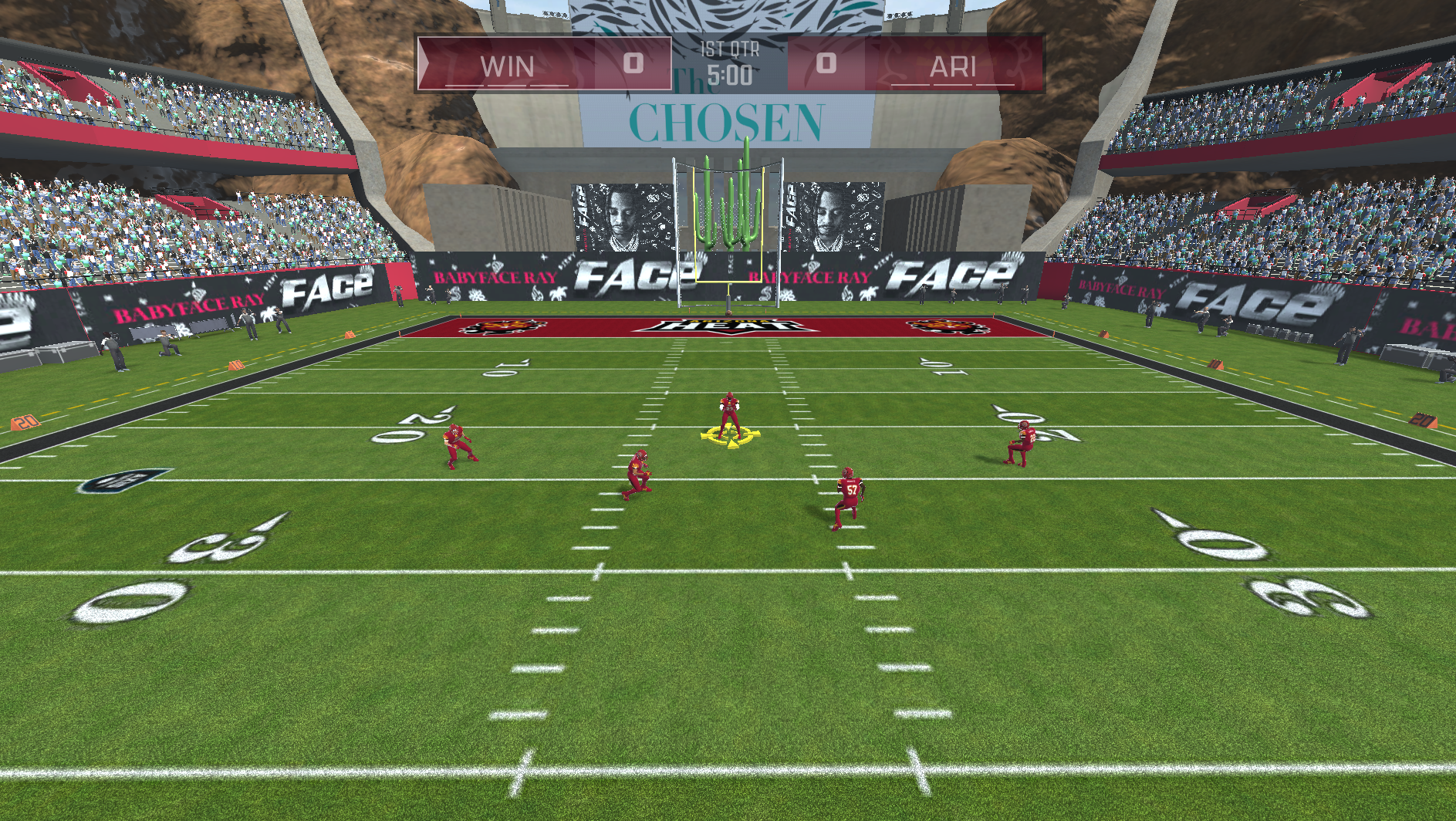The image size is (1456, 821).
Task: Select the ARI team name label
Action: (954, 66)
